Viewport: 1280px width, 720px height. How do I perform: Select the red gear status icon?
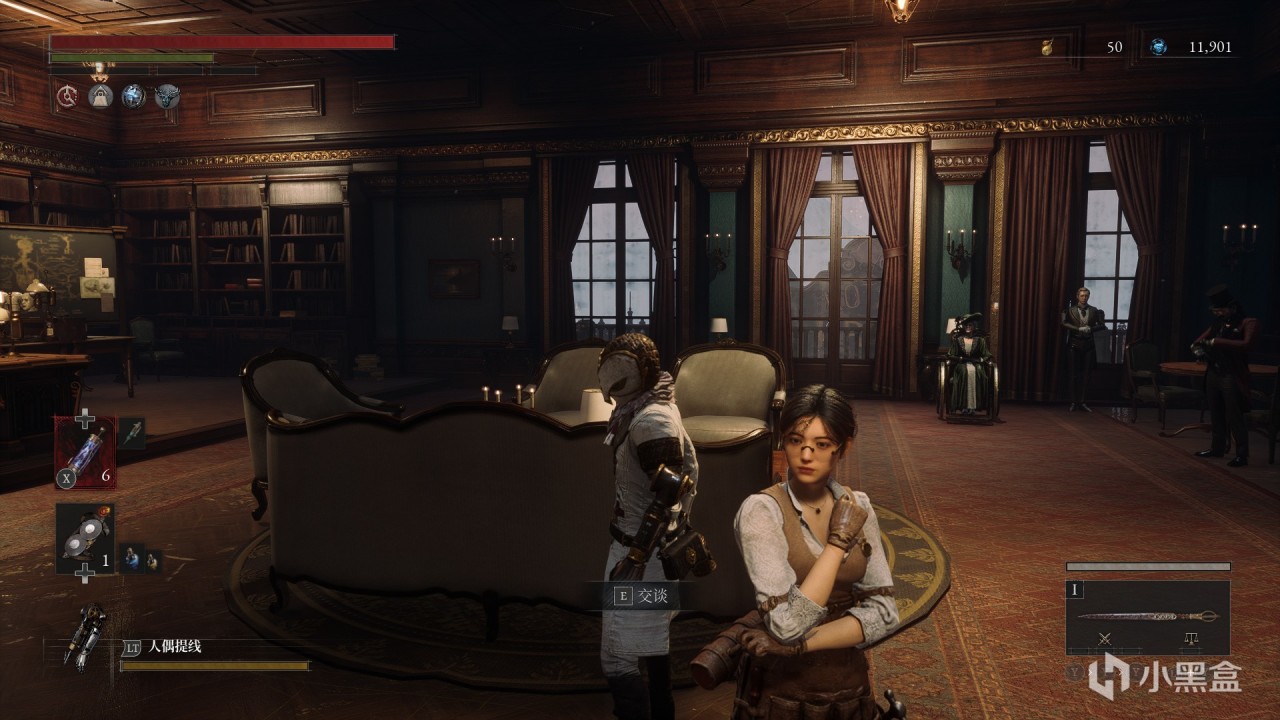(68, 96)
